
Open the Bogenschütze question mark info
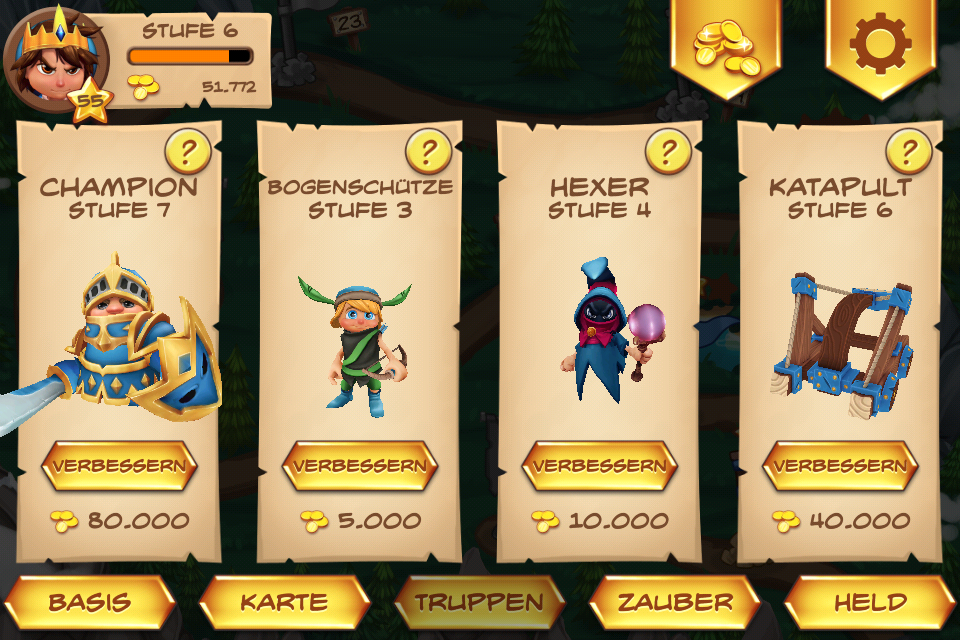[x=427, y=151]
